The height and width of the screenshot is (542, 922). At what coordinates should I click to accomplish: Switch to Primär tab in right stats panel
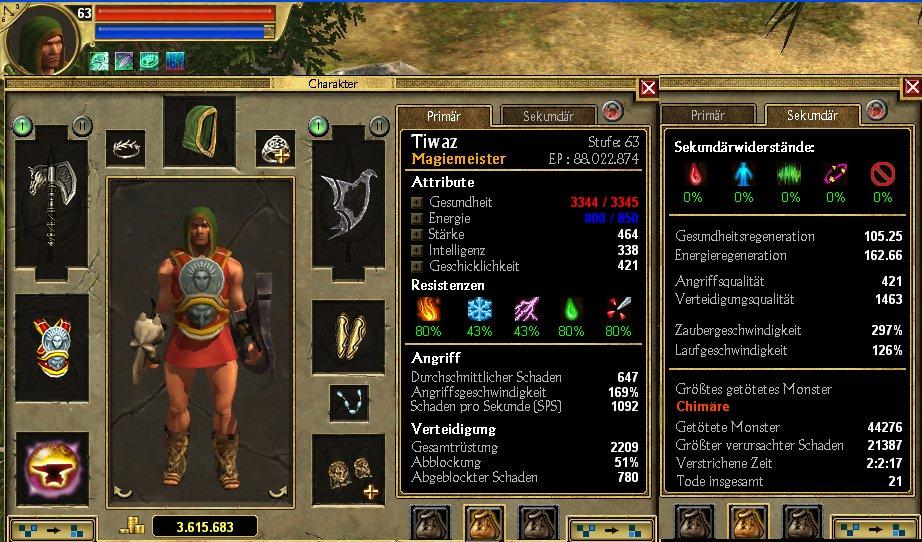[x=708, y=116]
